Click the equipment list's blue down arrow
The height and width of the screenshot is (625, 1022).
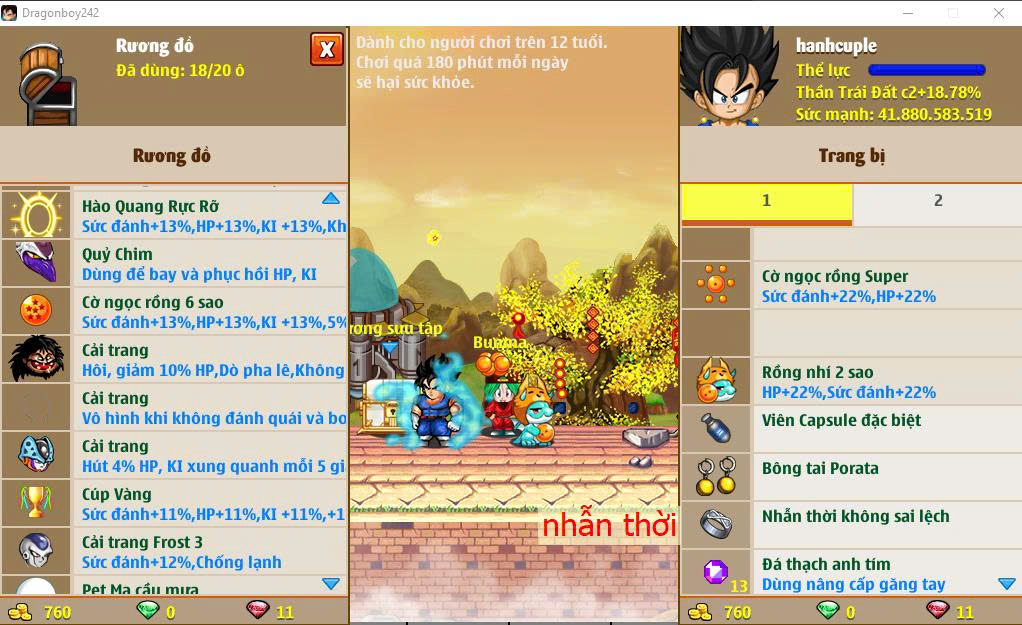pos(1006,583)
